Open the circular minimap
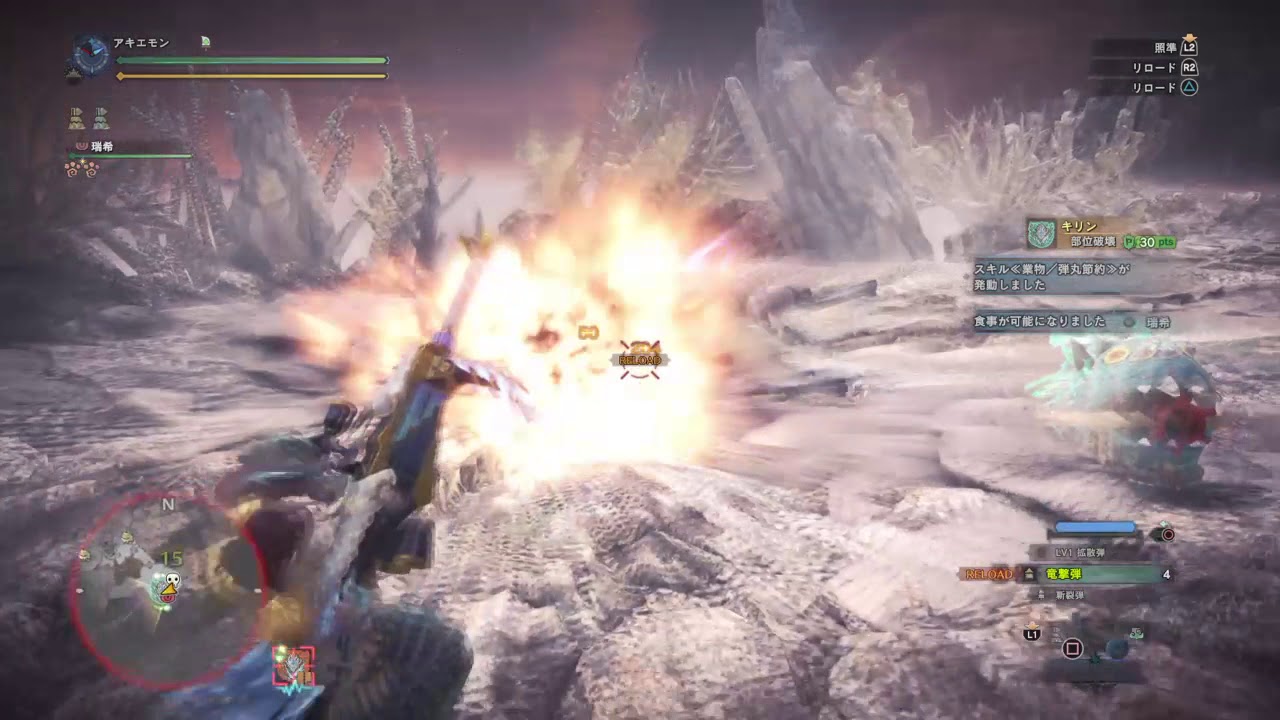The width and height of the screenshot is (1280, 720). pyautogui.click(x=167, y=590)
